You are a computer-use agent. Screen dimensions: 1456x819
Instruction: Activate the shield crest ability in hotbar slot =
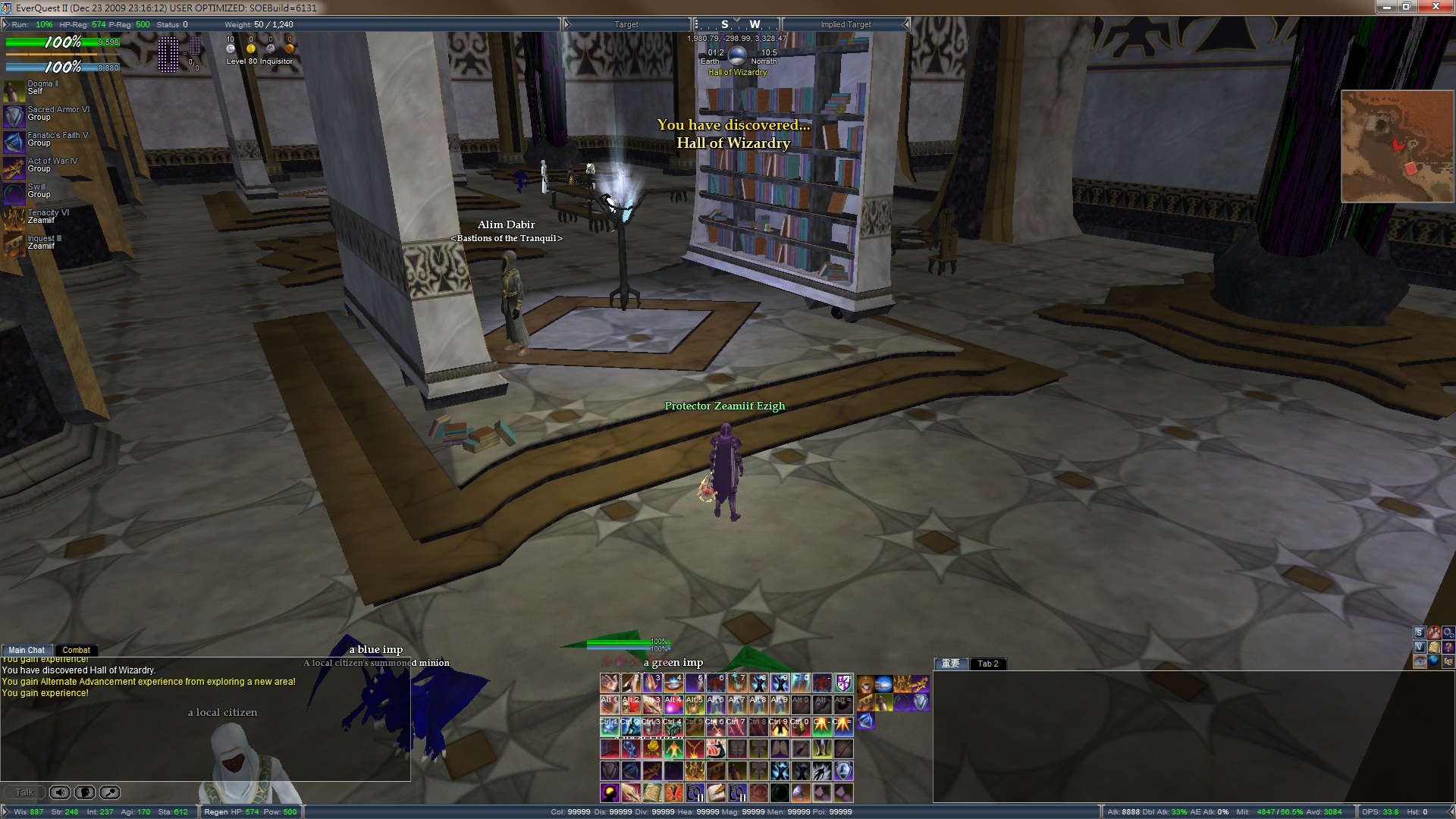[844, 682]
